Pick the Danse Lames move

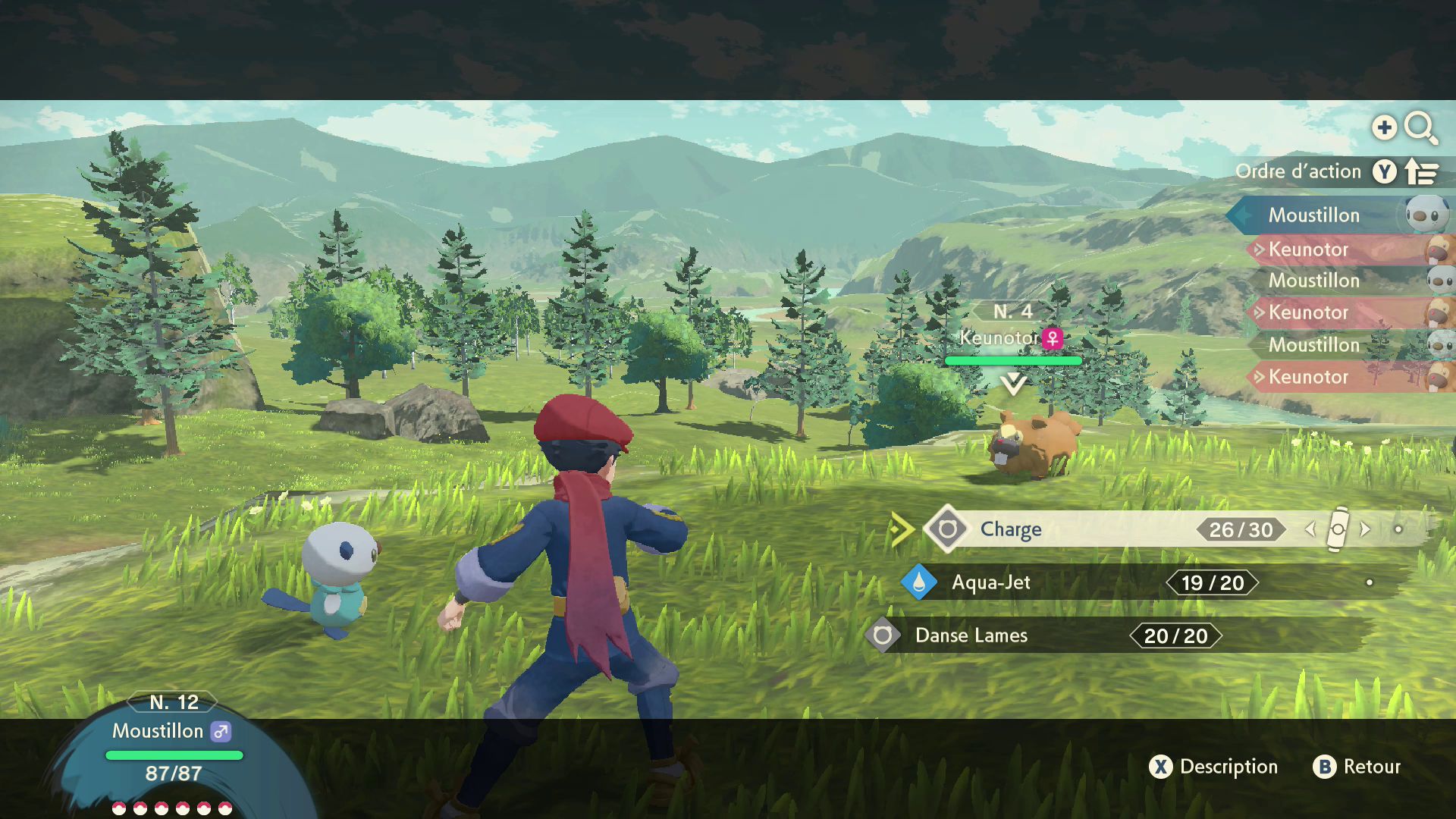(x=971, y=635)
